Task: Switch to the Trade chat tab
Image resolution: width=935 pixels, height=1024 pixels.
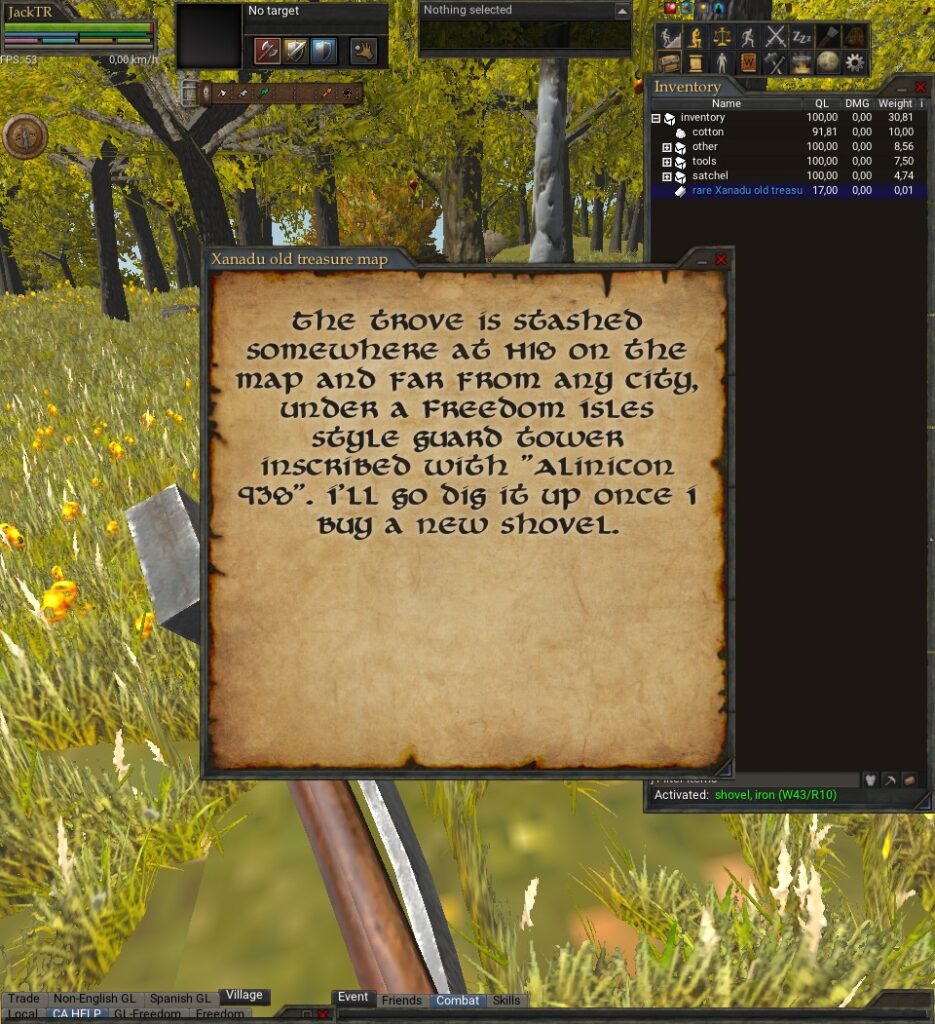Action: pos(24,998)
